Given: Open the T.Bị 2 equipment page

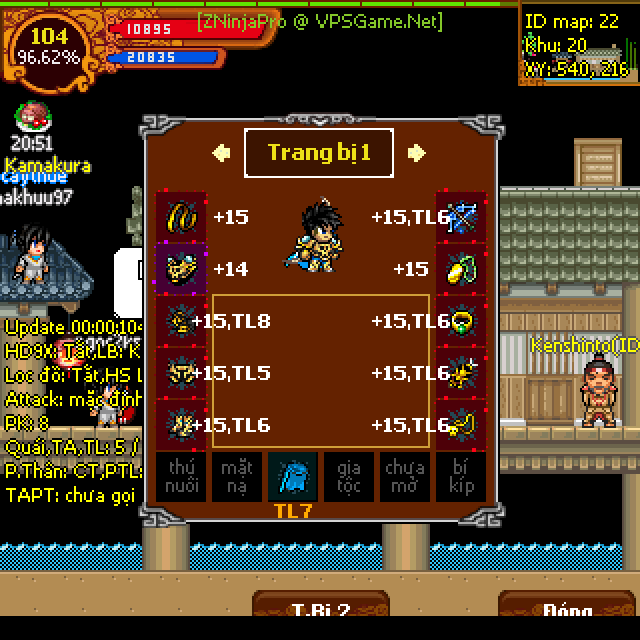Looking at the screenshot, I should 320,611.
